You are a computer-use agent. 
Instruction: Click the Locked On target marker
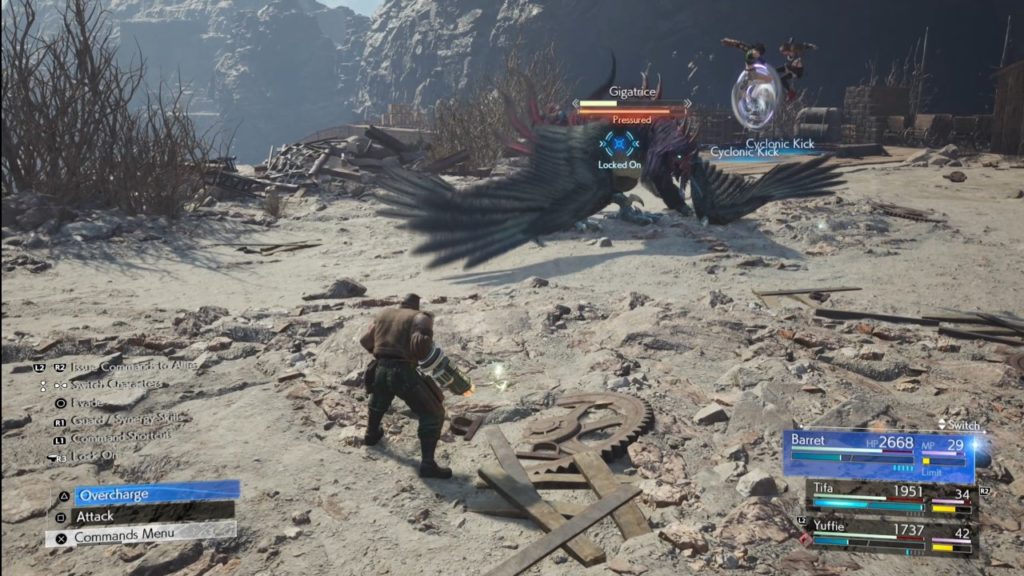pos(620,148)
